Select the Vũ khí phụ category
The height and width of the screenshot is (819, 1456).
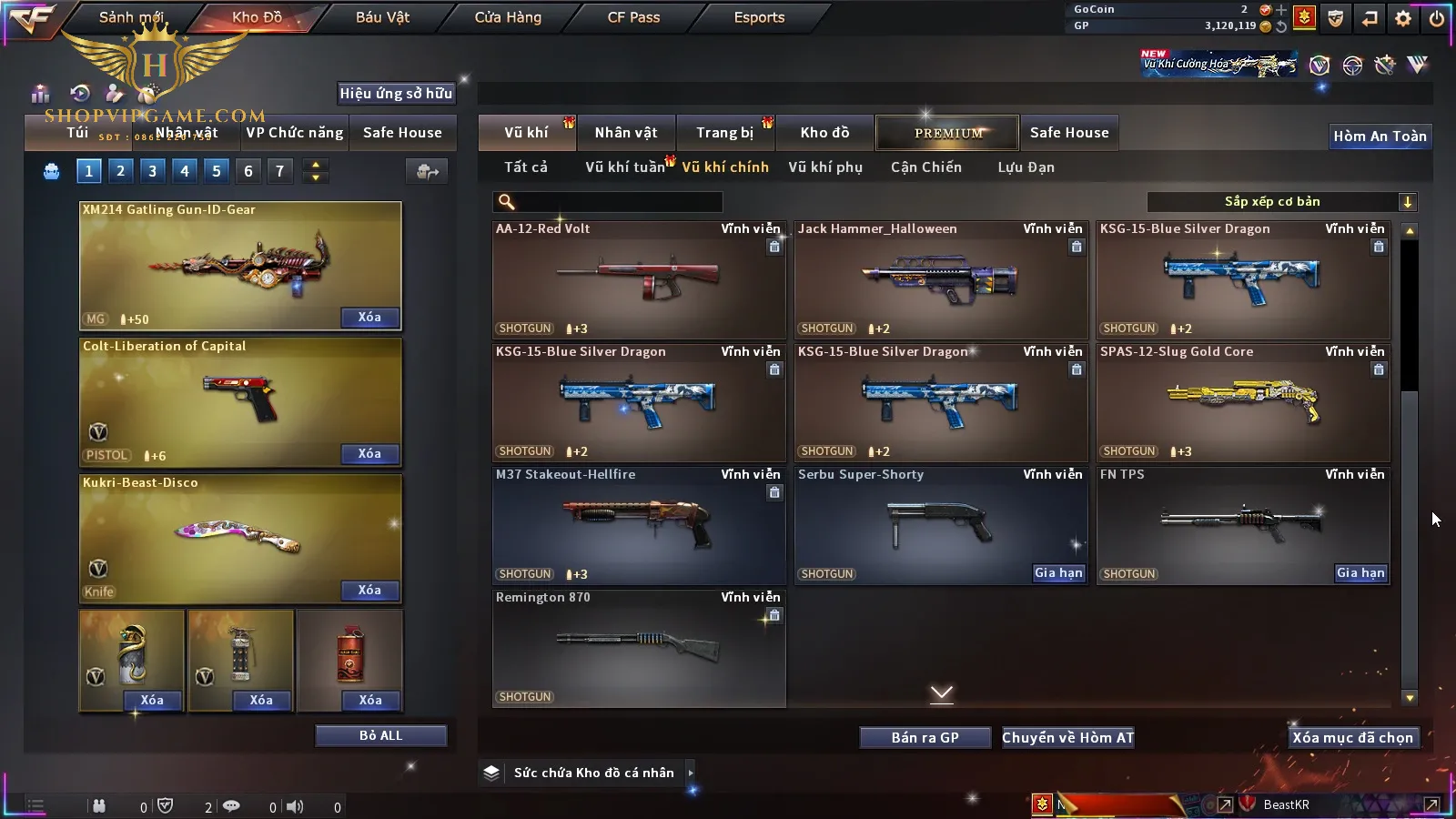[824, 167]
